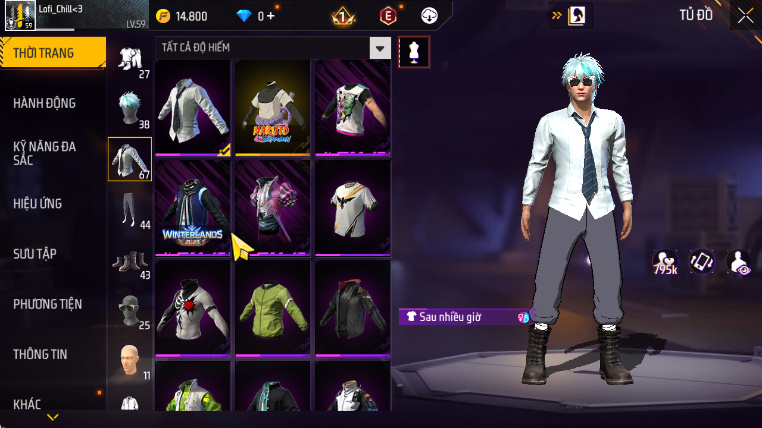
Task: Select the hairstyle category with 38 items
Action: [130, 109]
